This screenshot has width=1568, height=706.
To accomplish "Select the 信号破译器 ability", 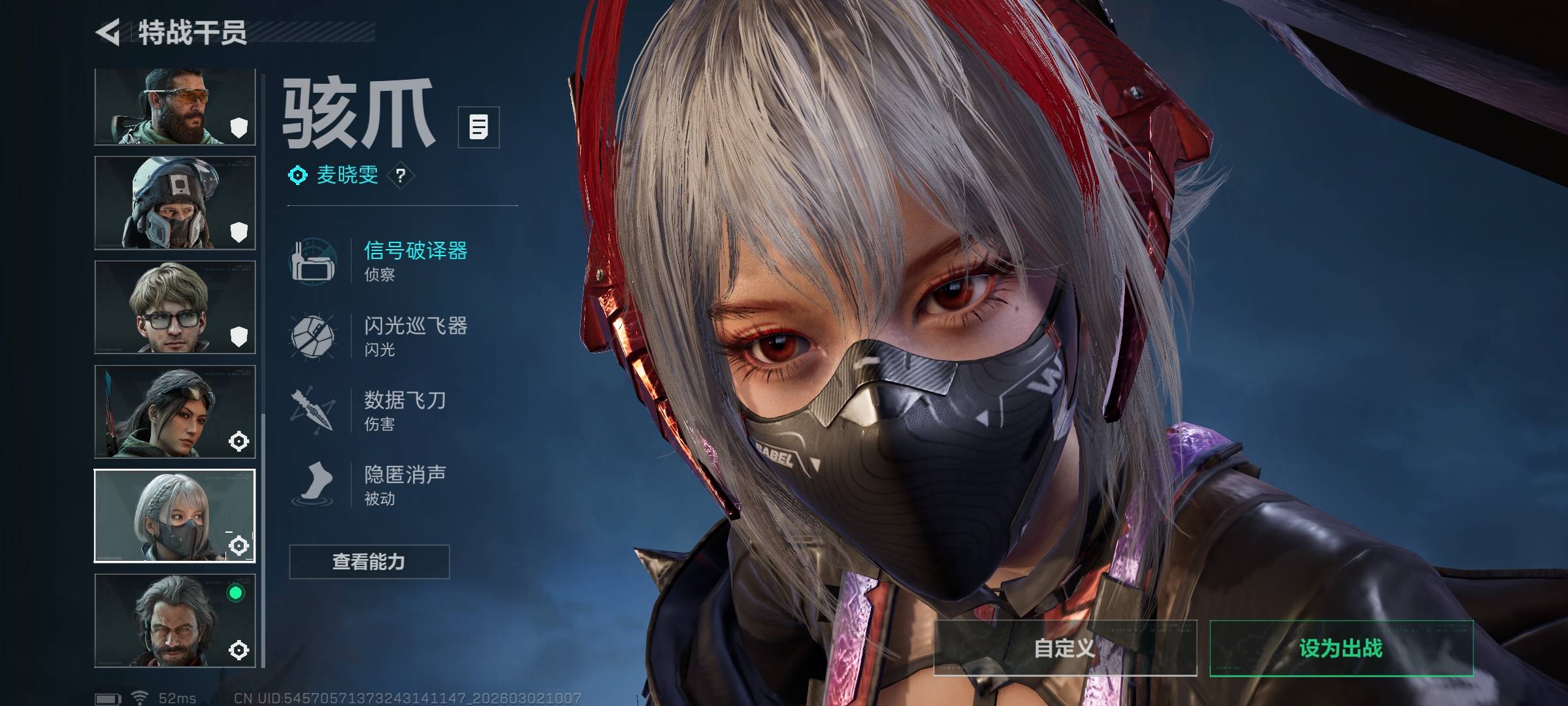I will pos(415,260).
